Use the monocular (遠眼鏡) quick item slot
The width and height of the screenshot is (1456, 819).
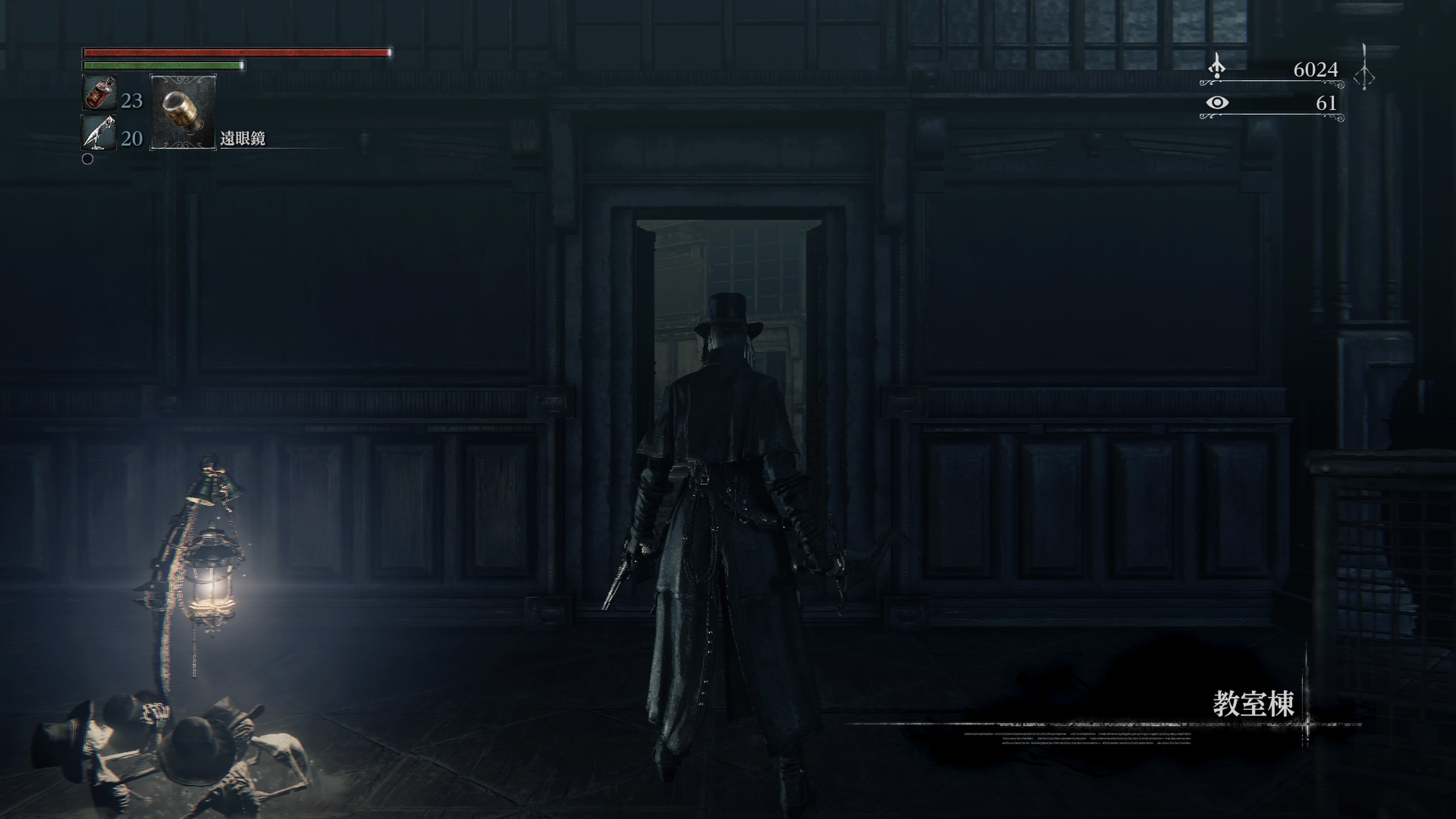[x=182, y=111]
